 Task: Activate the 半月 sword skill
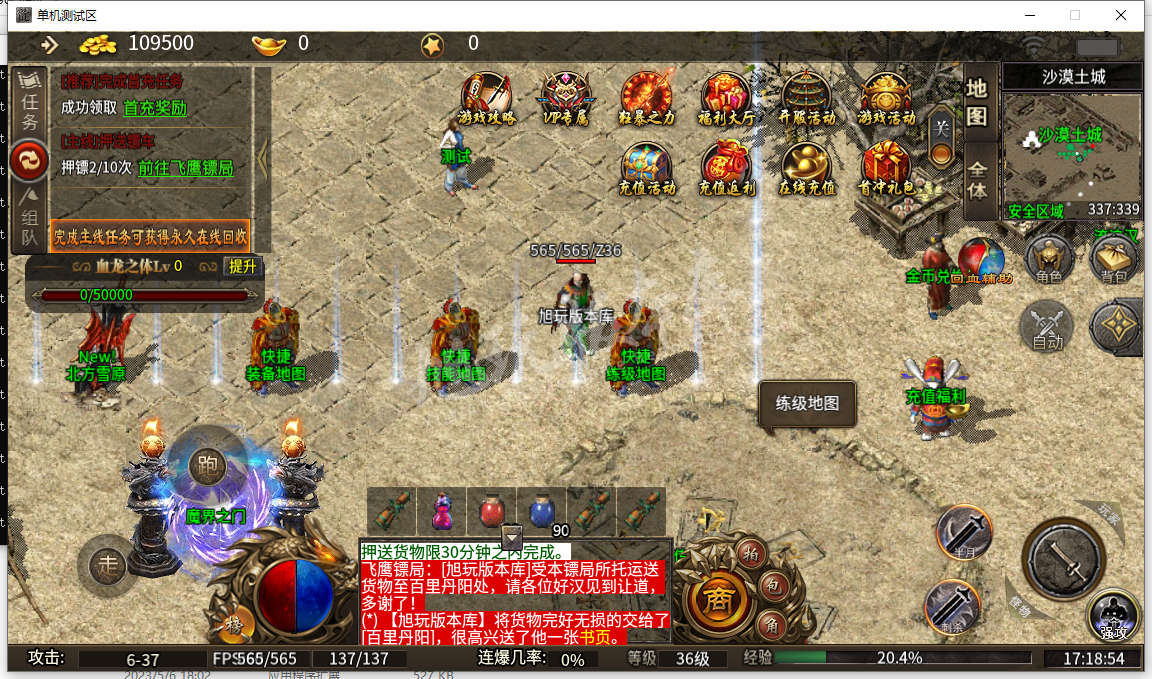[964, 531]
